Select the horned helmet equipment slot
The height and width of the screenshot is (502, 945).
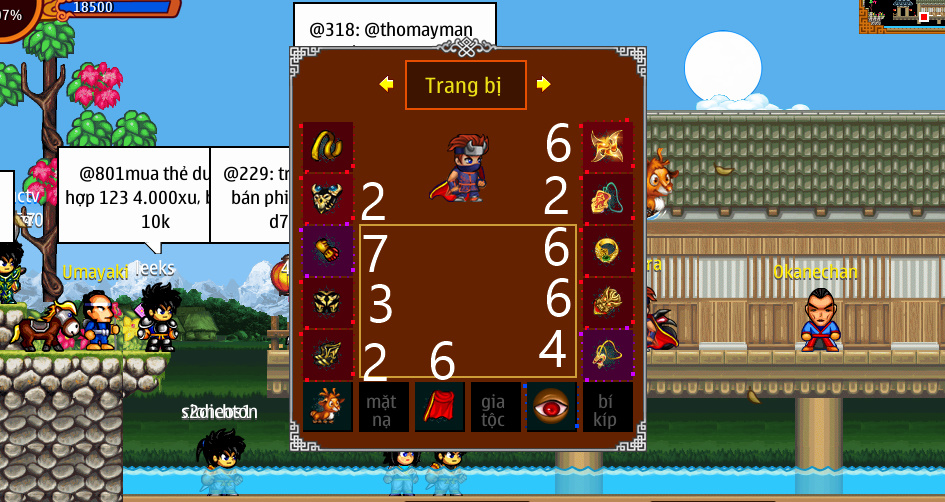(327, 199)
